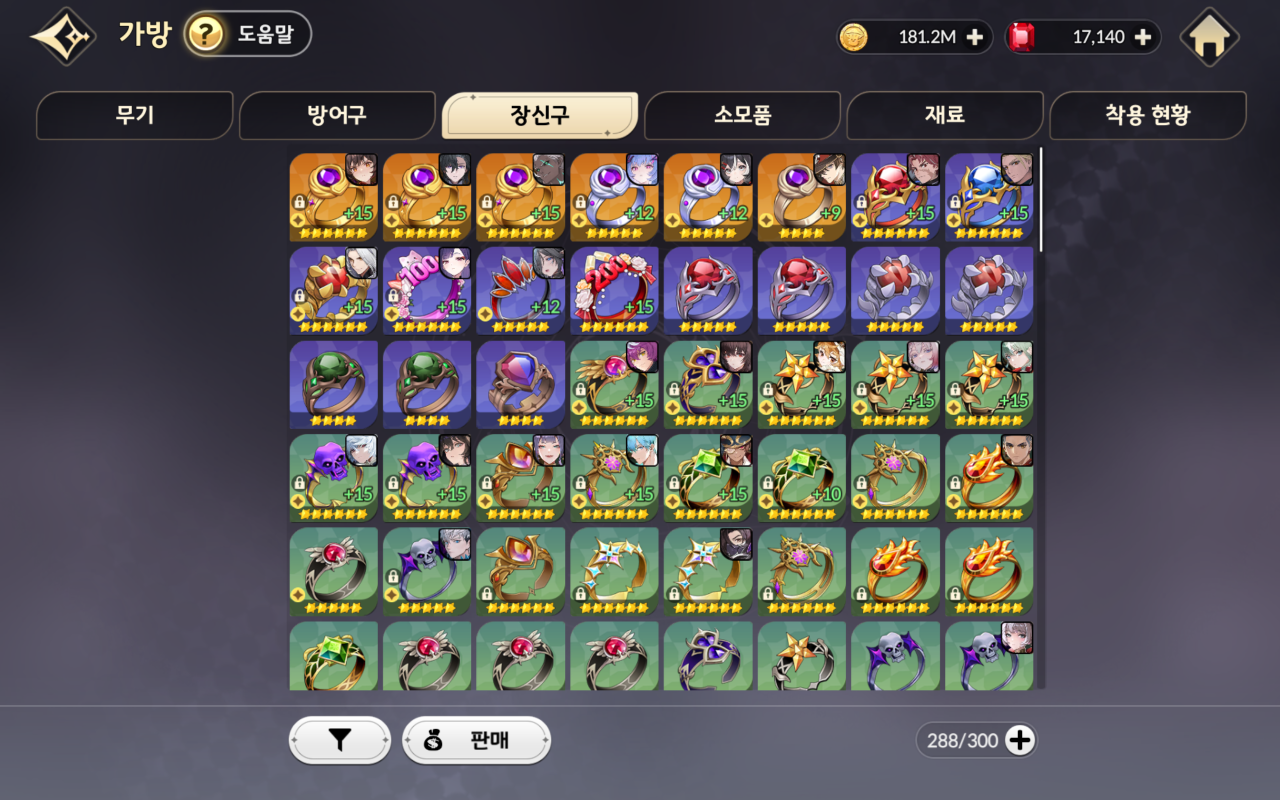Open the 소모품 consumables tab

click(742, 115)
